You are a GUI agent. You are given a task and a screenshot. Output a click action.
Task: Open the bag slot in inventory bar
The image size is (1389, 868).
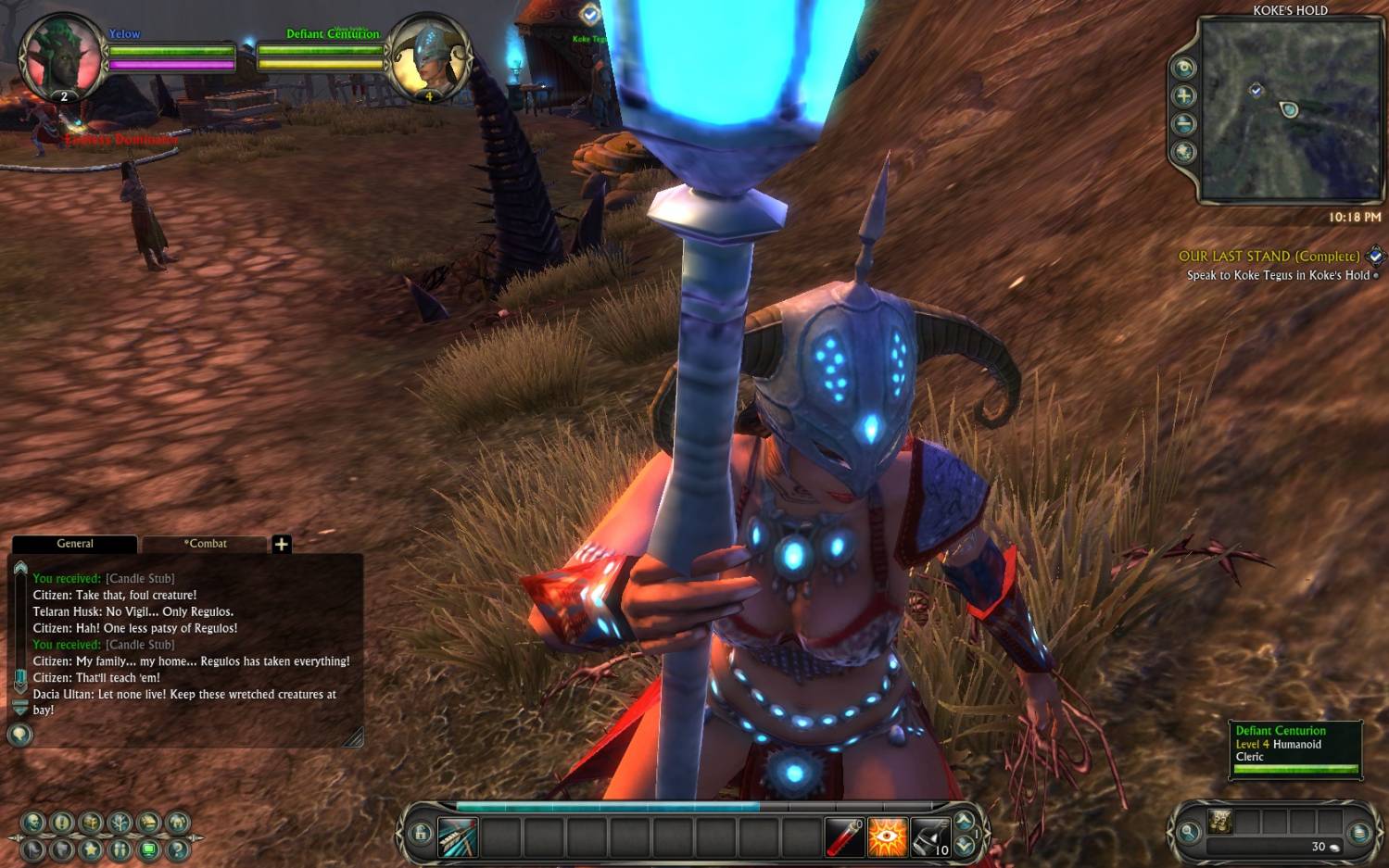1220,821
